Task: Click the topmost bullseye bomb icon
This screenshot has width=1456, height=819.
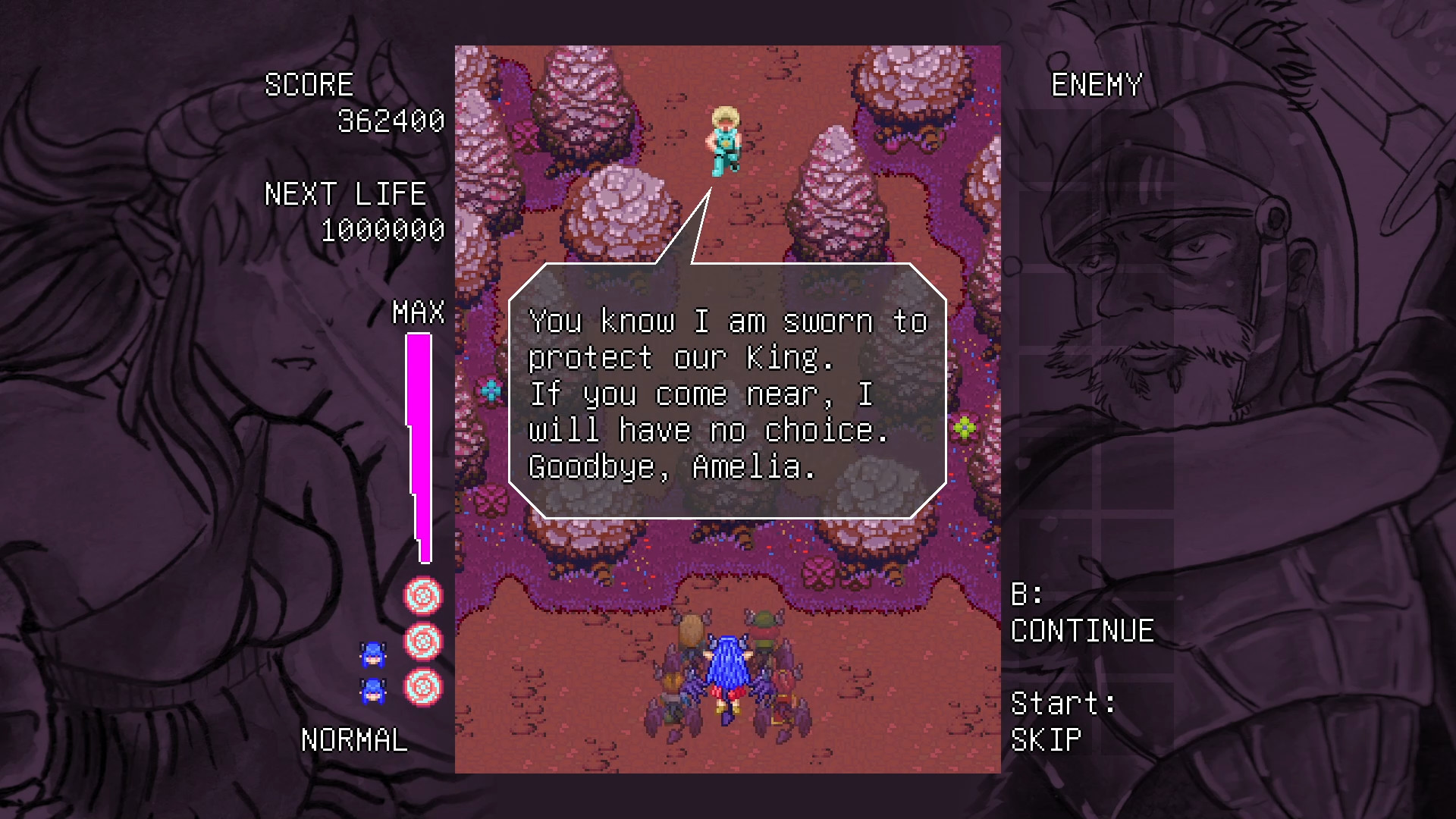Action: pyautogui.click(x=423, y=596)
